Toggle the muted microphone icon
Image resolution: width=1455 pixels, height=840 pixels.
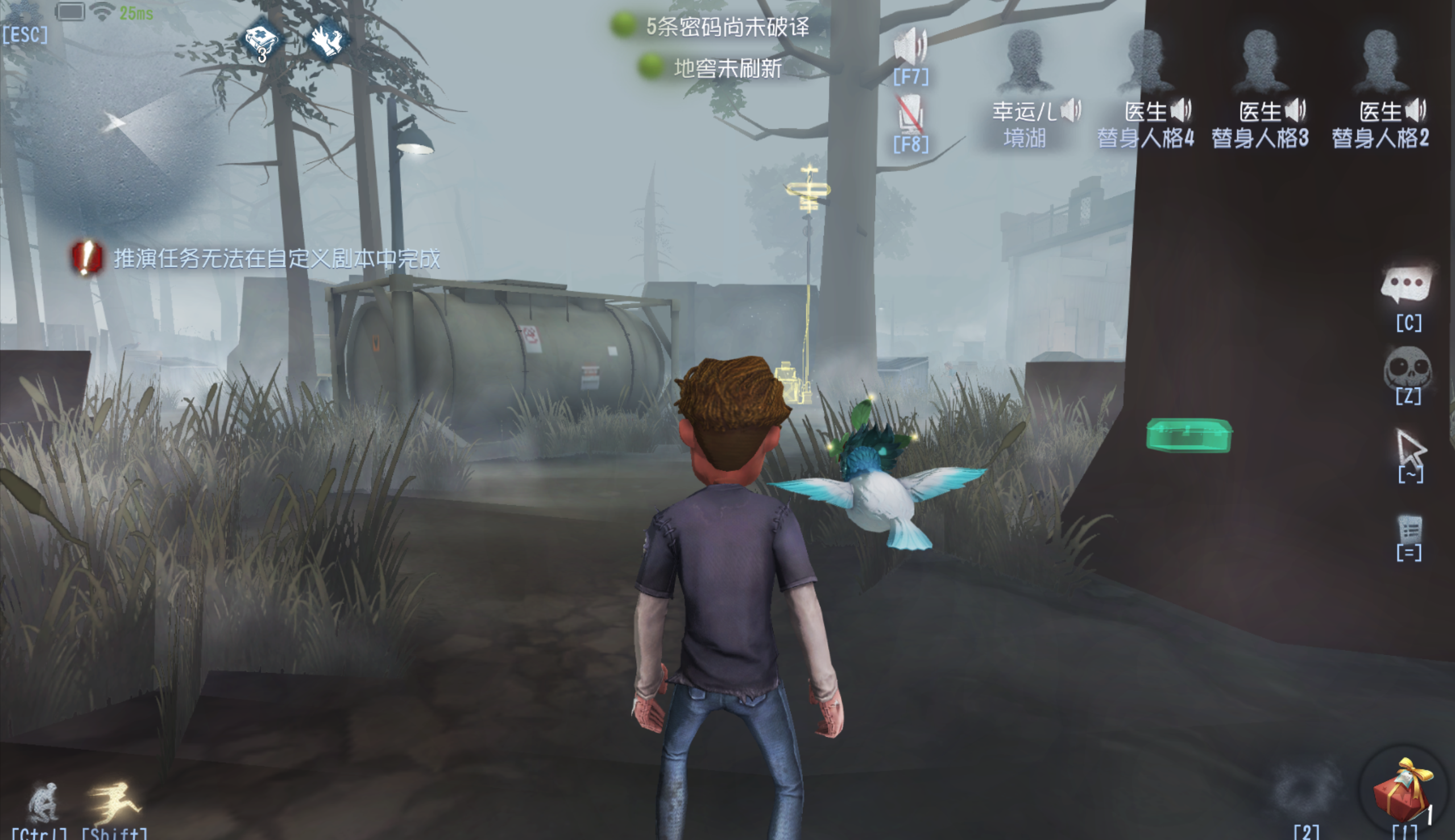[x=910, y=114]
